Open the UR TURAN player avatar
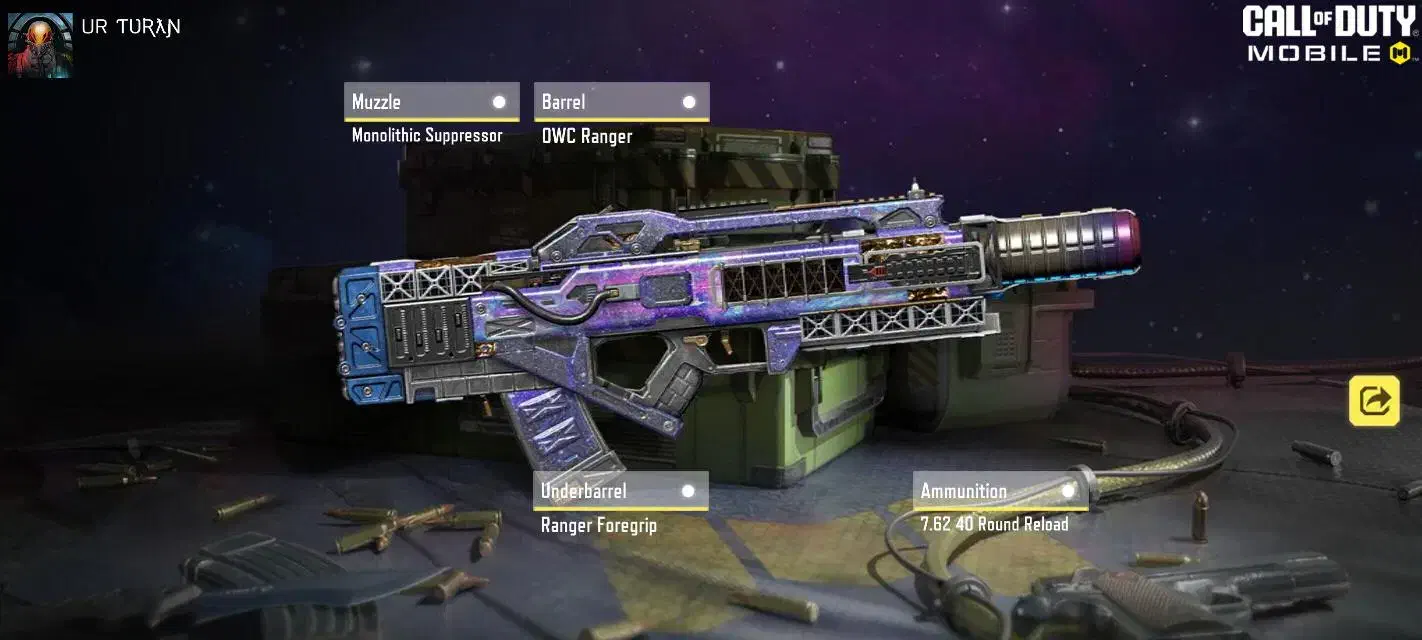 coord(40,45)
